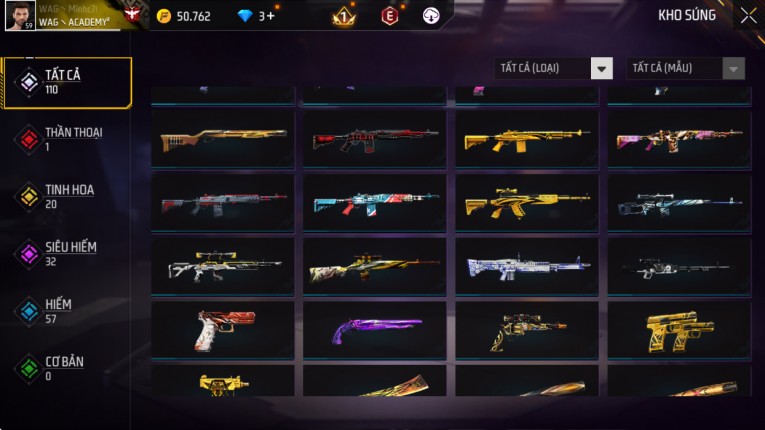Open the gold rank badge icon
765x430 pixels.
(x=342, y=16)
